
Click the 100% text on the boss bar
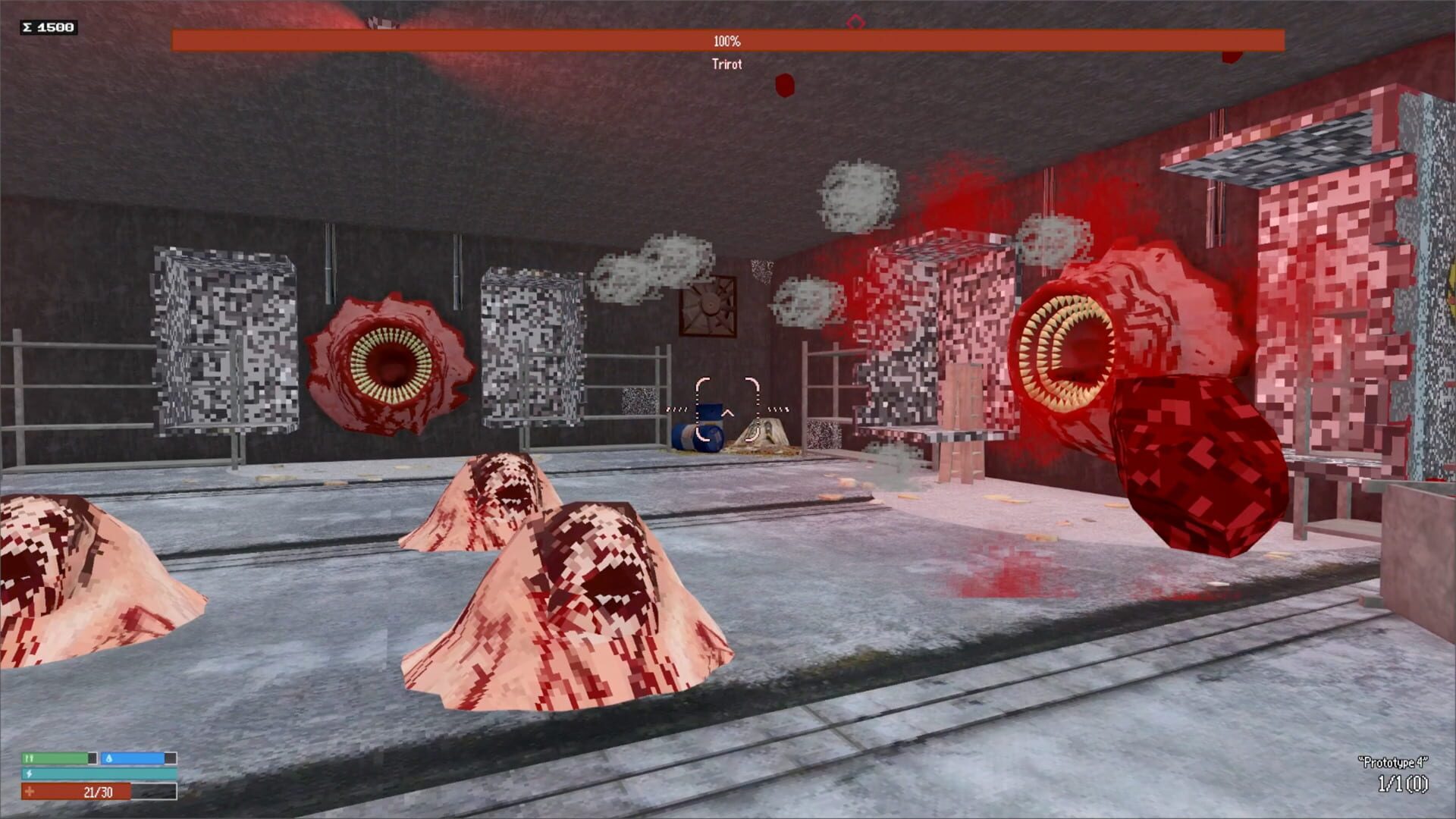tap(726, 42)
